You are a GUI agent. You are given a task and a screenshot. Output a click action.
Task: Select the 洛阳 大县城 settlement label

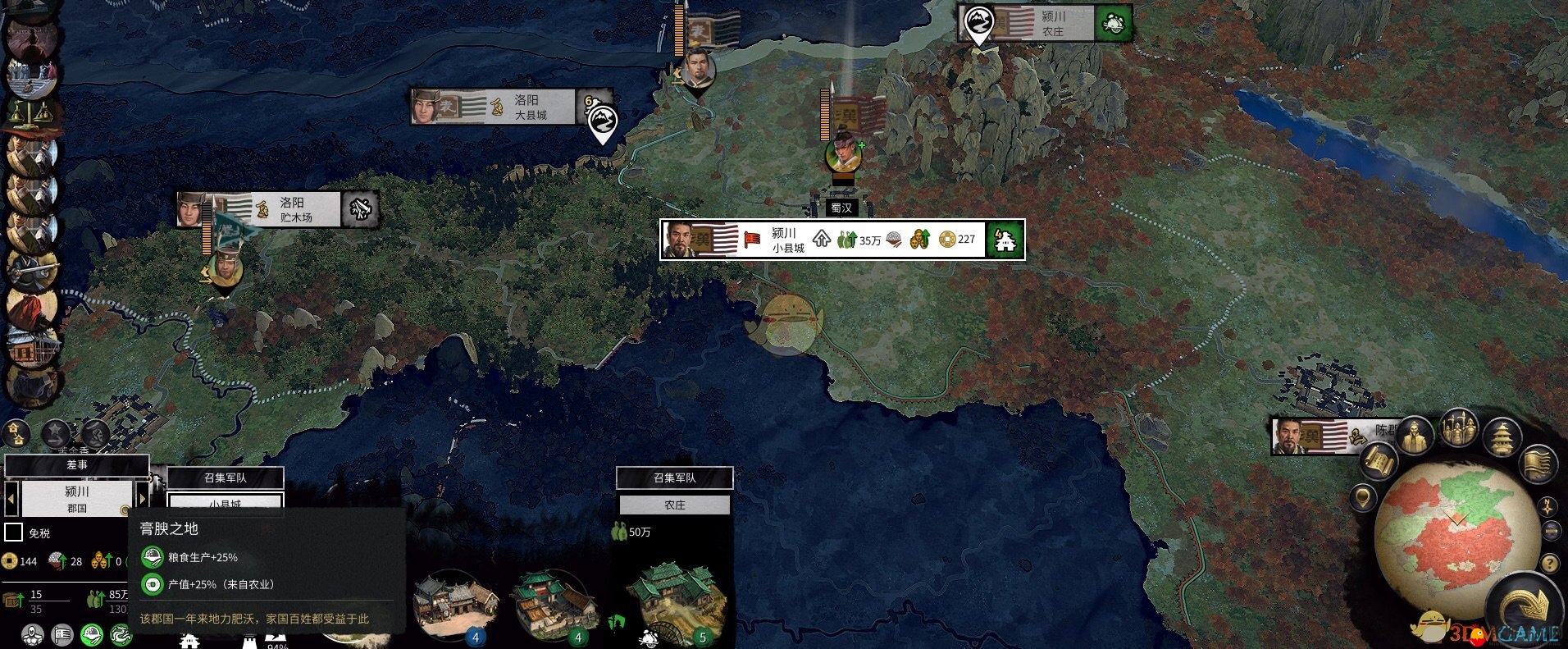click(500, 107)
